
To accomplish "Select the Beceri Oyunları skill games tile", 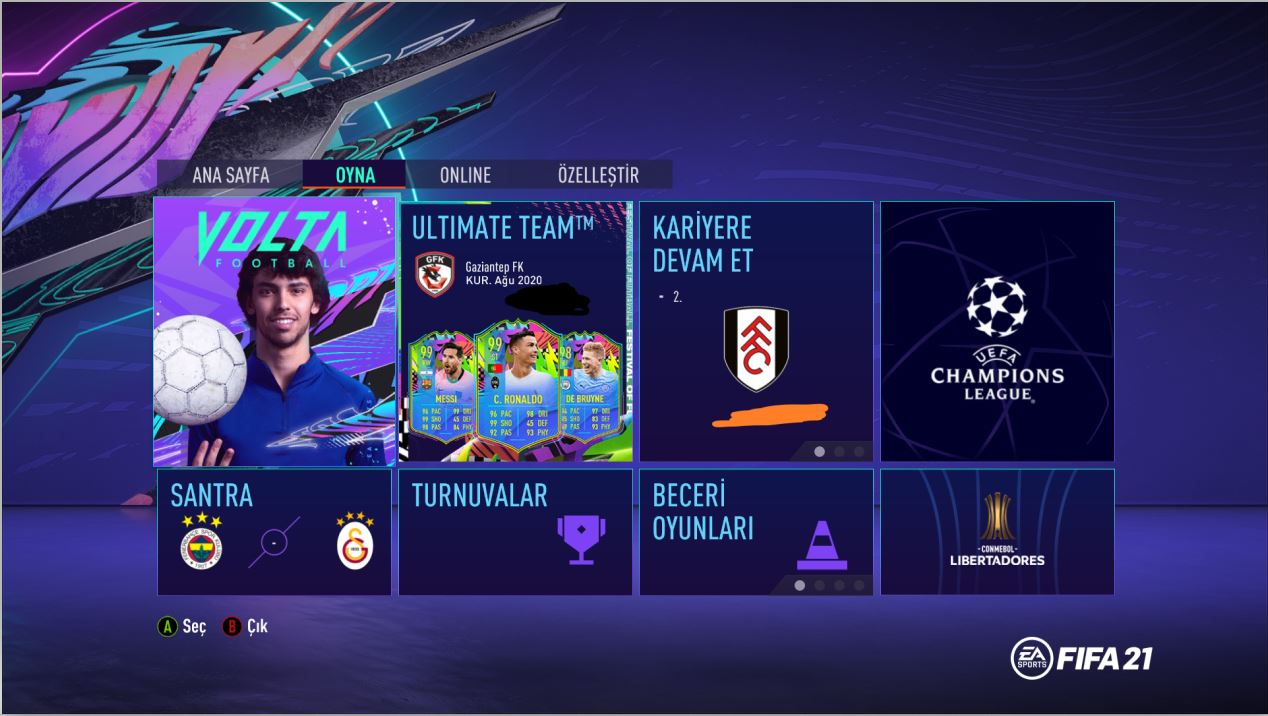I will [756, 532].
